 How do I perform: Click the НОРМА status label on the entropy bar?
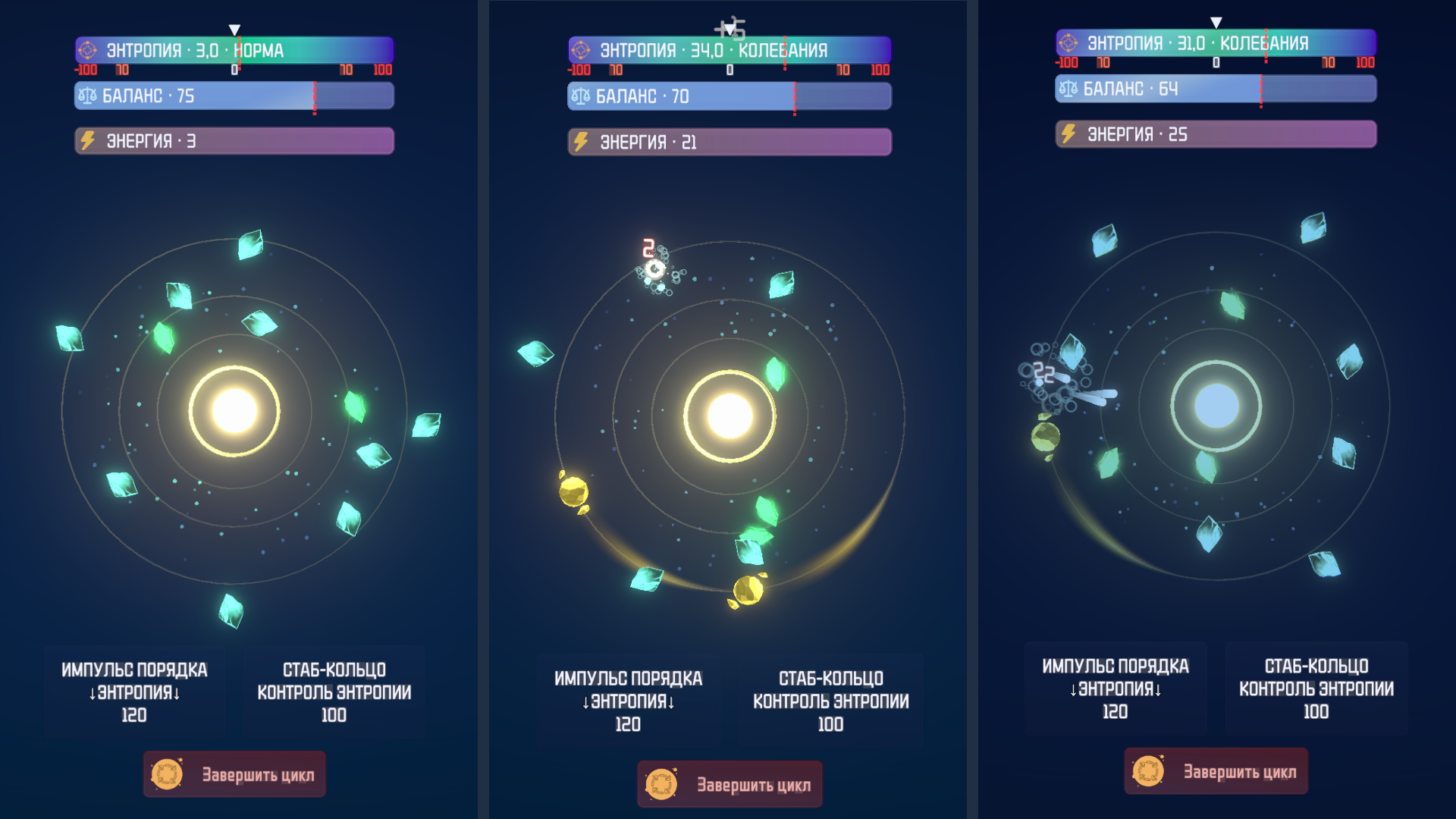point(261,51)
